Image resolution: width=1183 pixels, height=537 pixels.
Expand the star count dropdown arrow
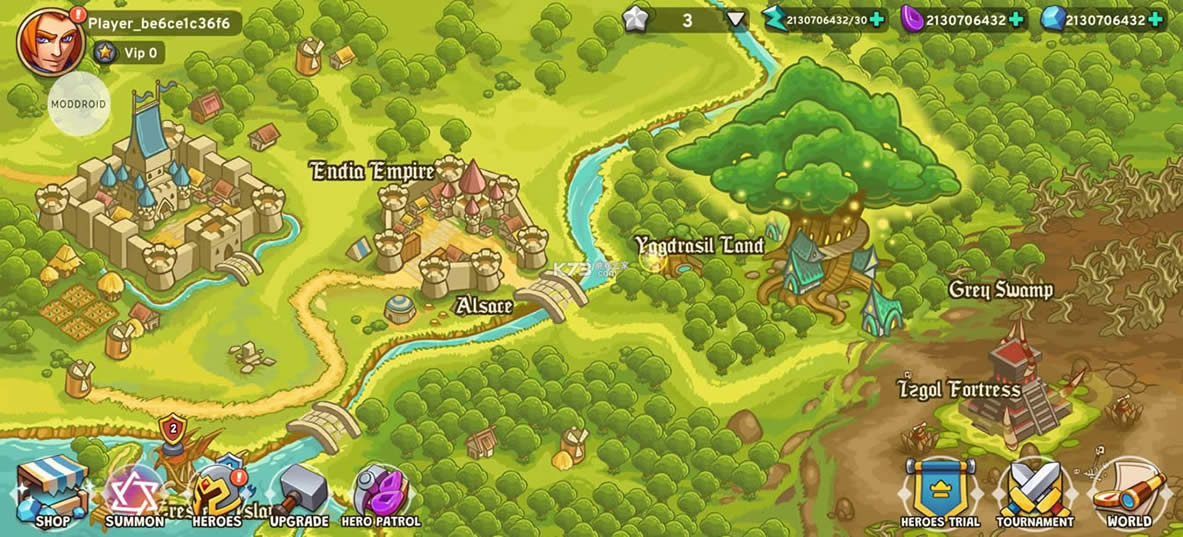coord(736,19)
